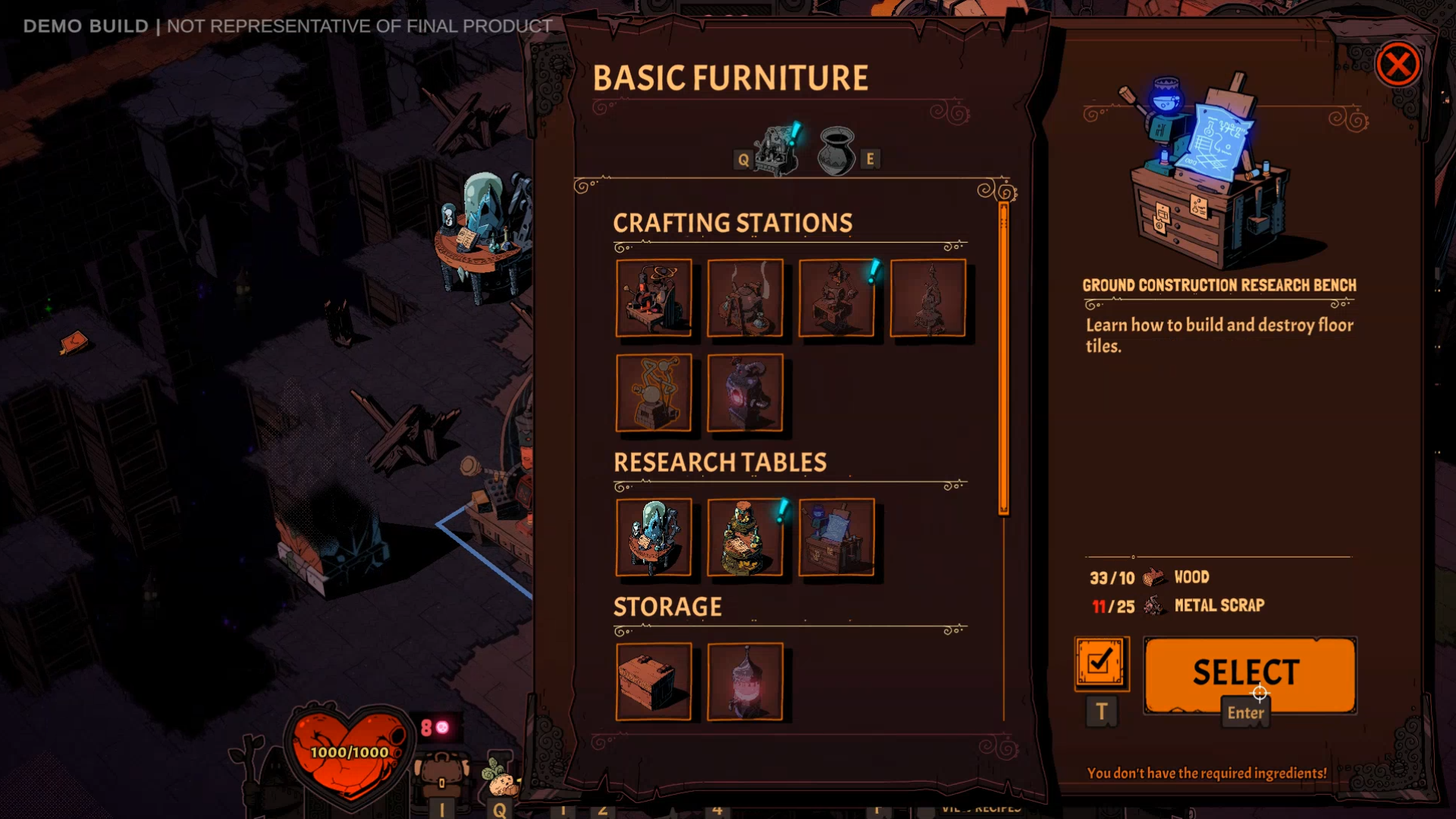Choose the first crafting station workbench
This screenshot has width=1456, height=819.
[655, 298]
